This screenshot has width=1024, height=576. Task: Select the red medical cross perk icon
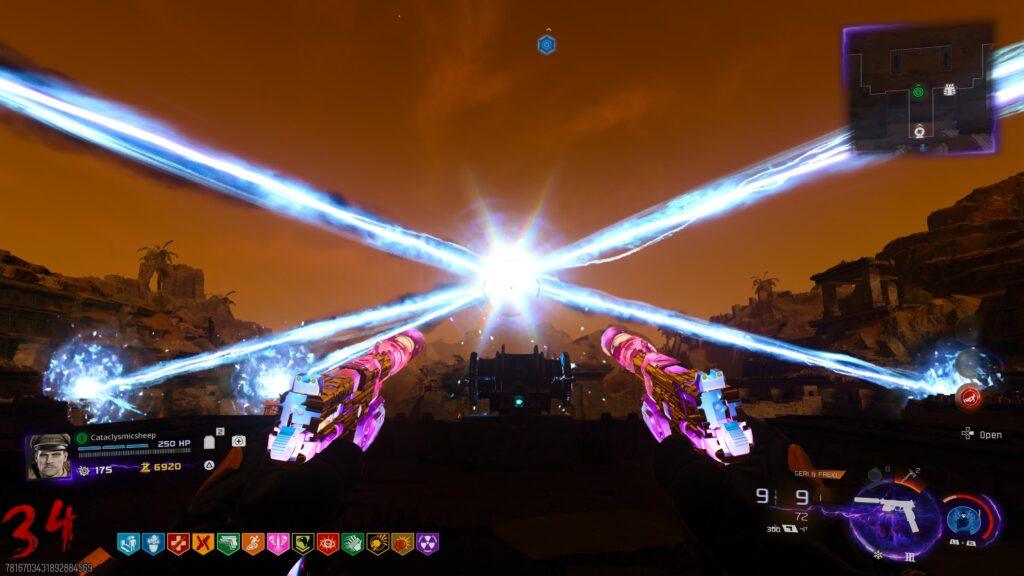point(178,543)
